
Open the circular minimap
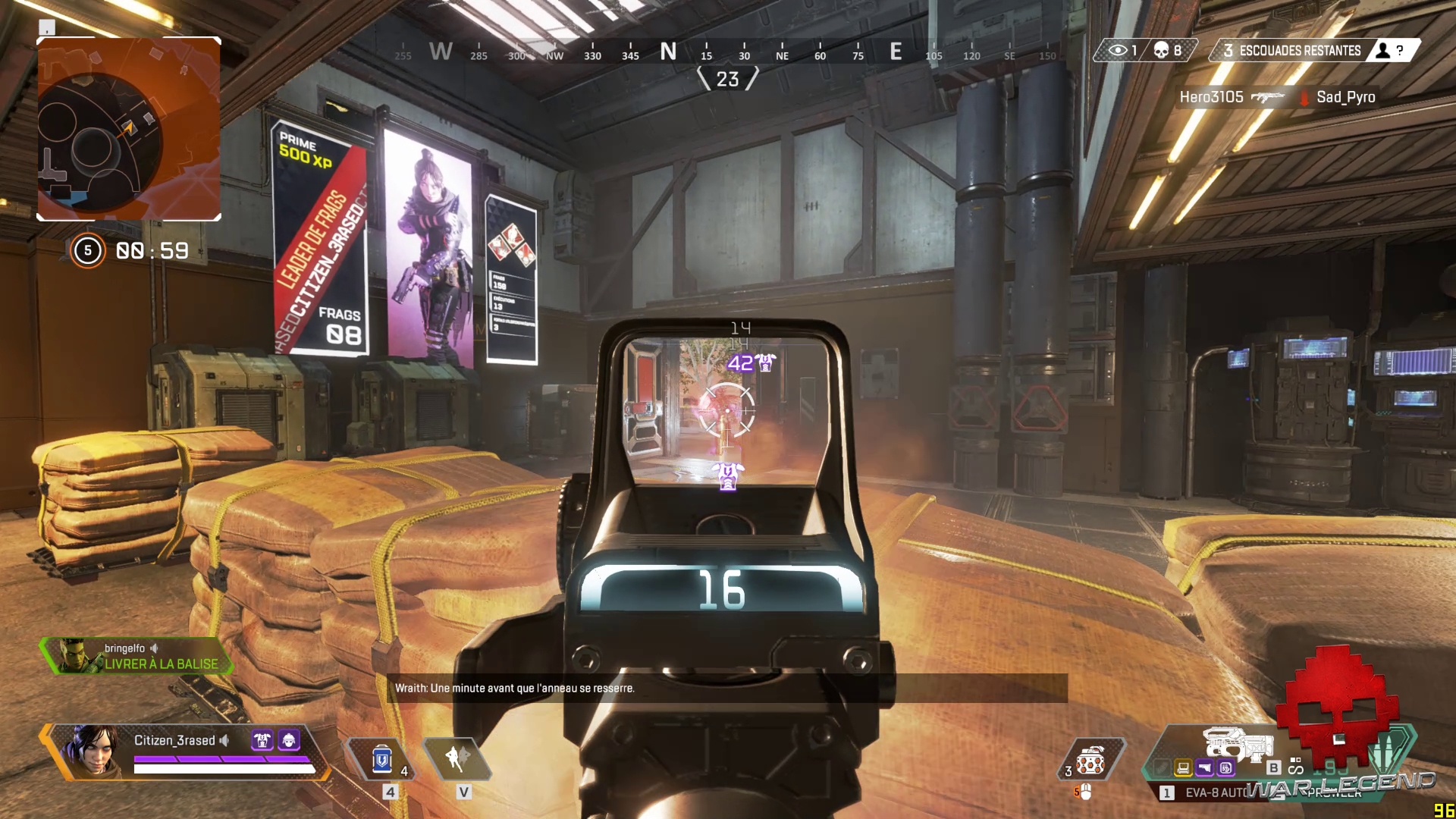pos(129,129)
